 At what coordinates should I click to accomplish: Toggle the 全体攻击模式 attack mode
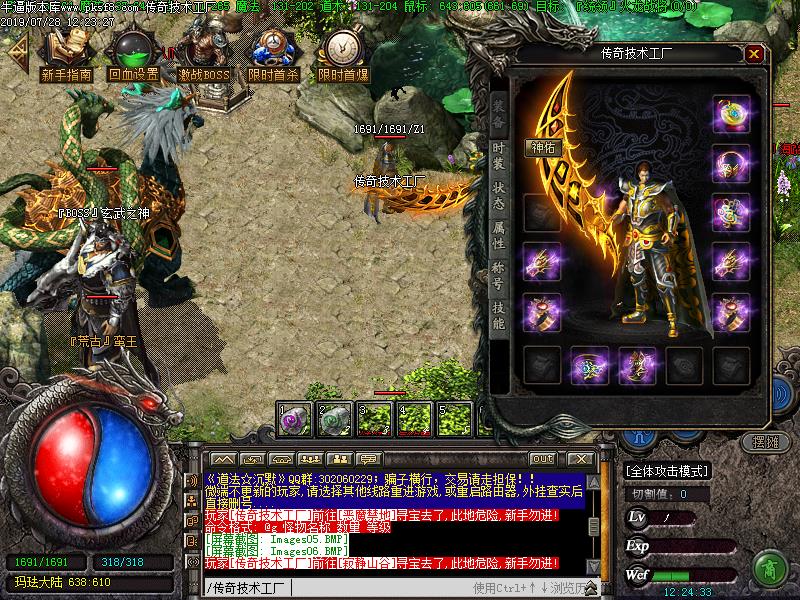tap(666, 471)
